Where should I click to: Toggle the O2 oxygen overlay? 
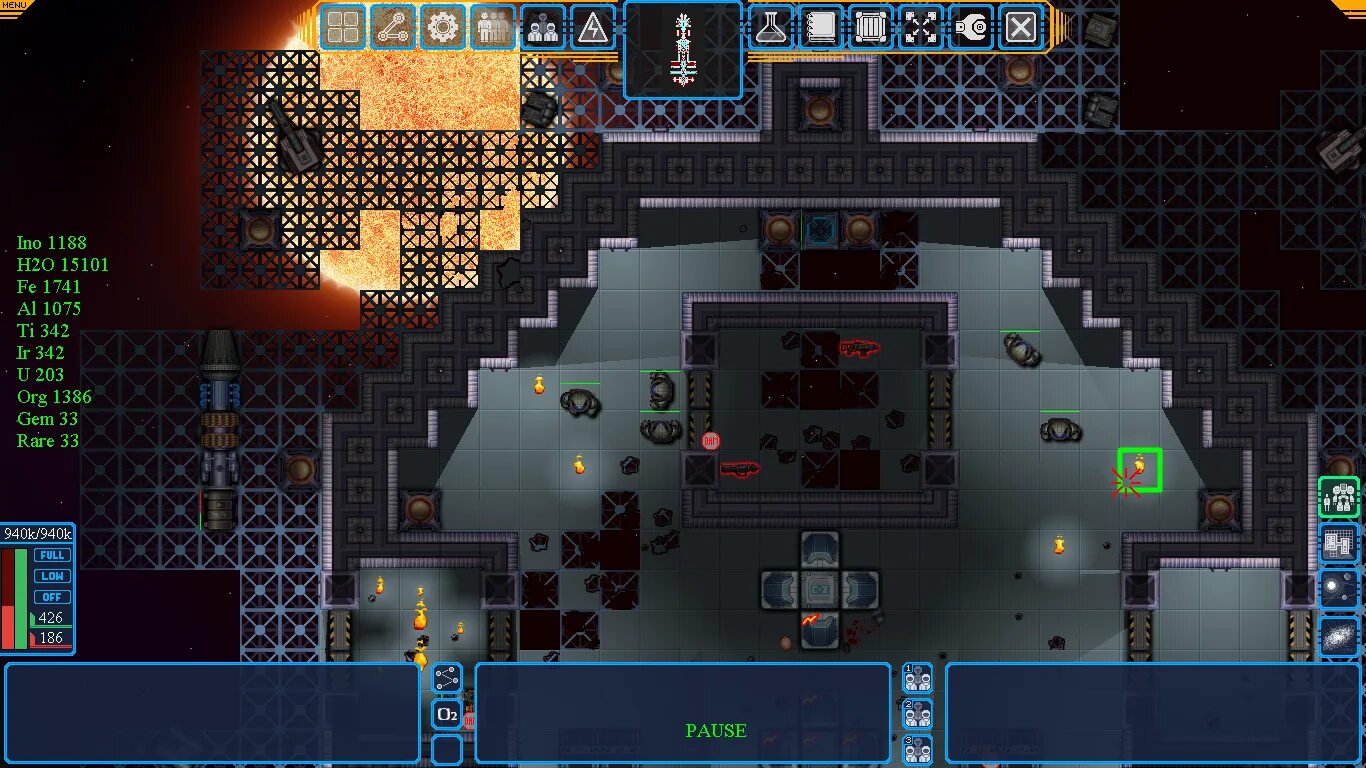click(x=447, y=714)
